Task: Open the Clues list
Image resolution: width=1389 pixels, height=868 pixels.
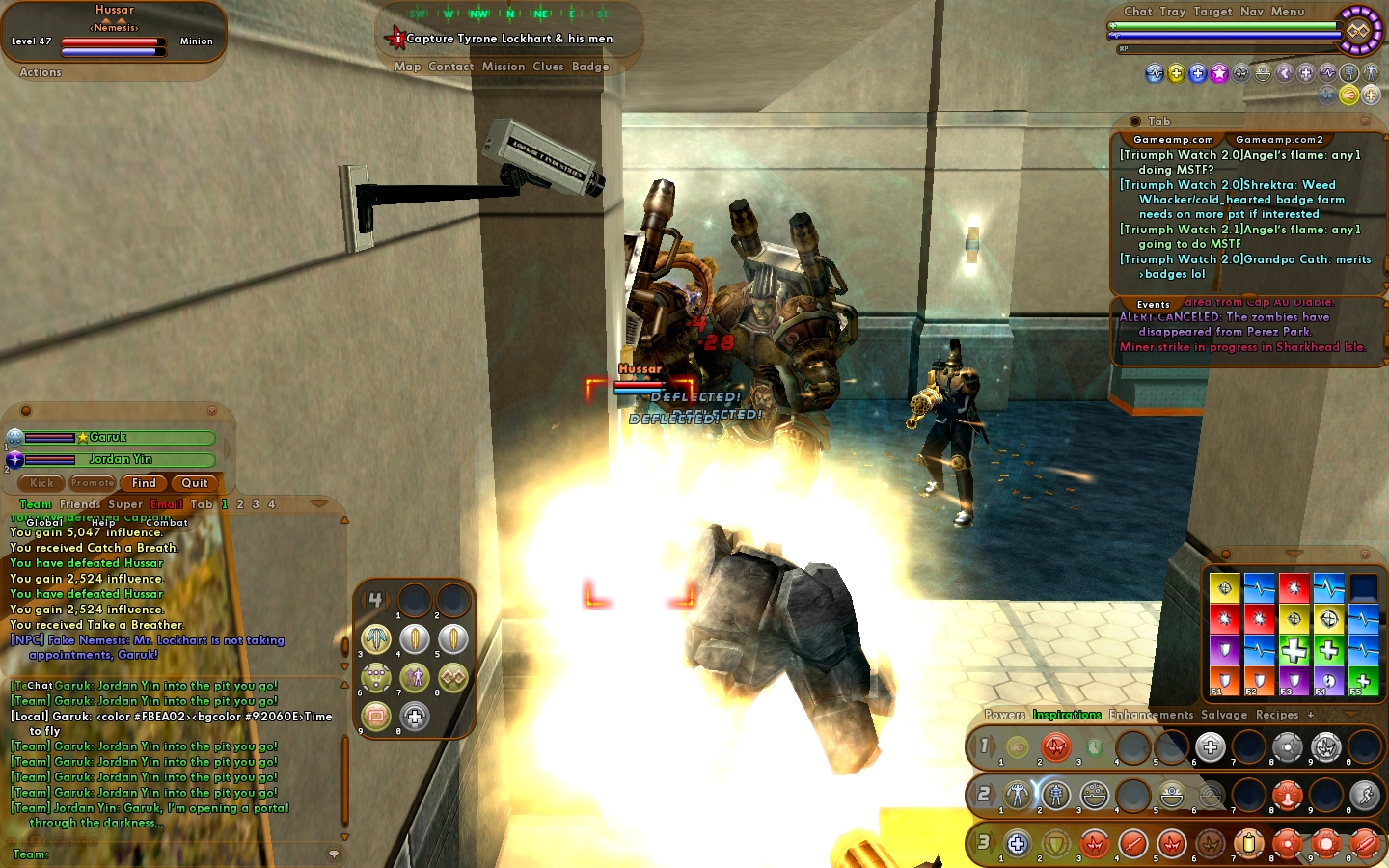Action: tap(548, 67)
